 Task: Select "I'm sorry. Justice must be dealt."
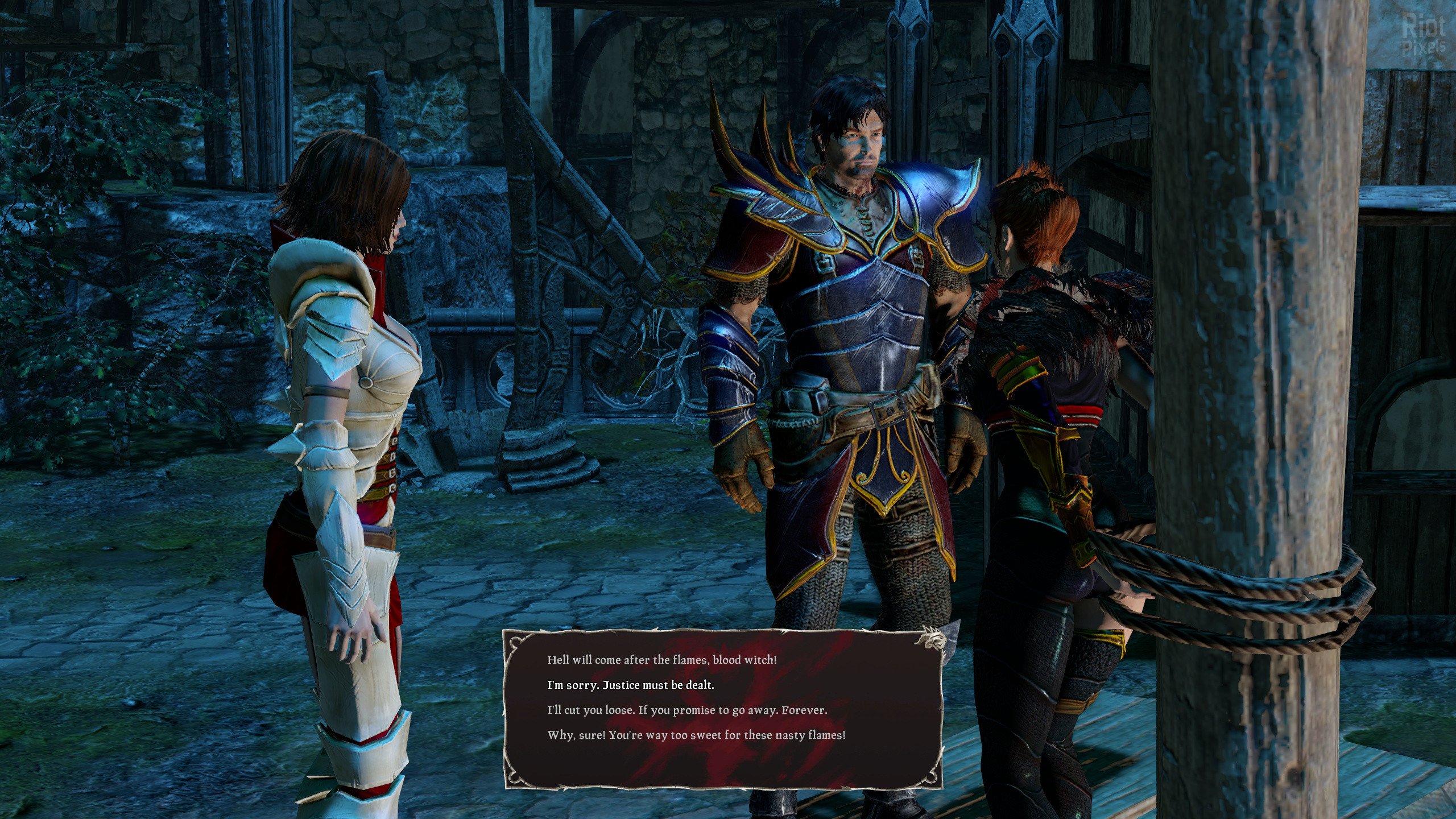click(x=630, y=685)
